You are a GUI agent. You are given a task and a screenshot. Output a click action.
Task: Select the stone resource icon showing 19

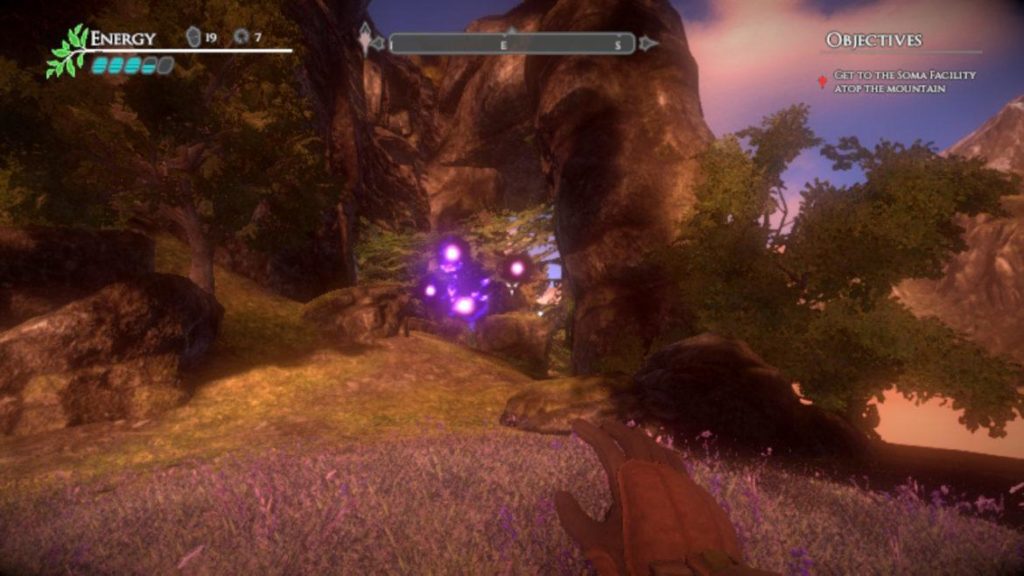point(194,38)
